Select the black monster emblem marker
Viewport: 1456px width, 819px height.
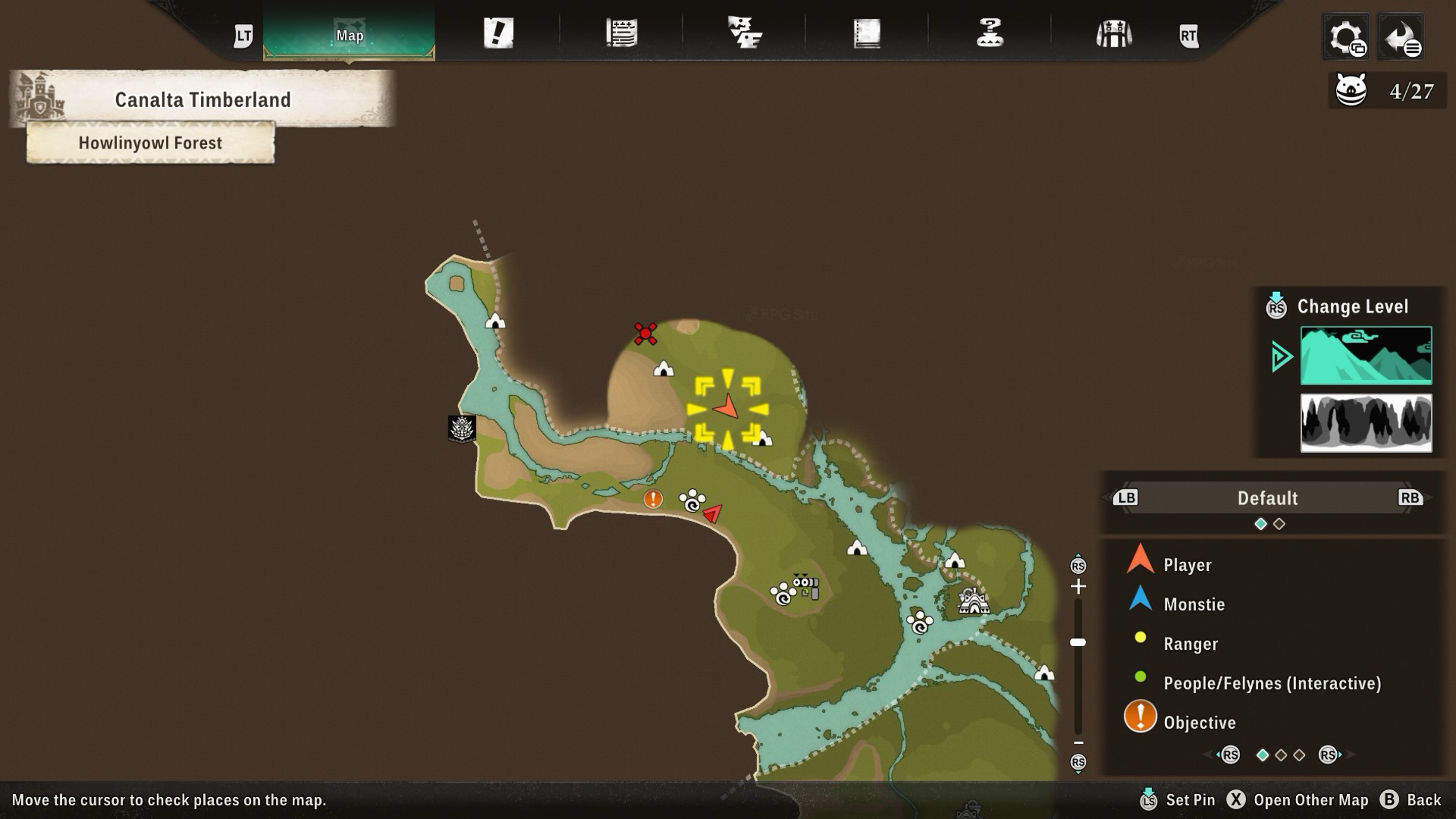(462, 428)
